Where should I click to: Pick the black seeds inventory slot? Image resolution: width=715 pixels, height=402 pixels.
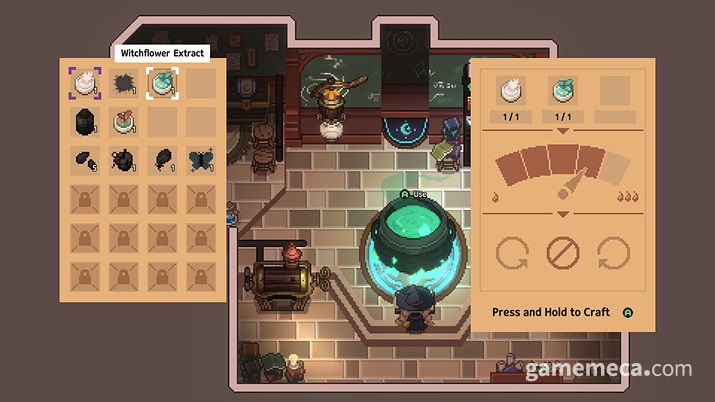click(x=85, y=160)
